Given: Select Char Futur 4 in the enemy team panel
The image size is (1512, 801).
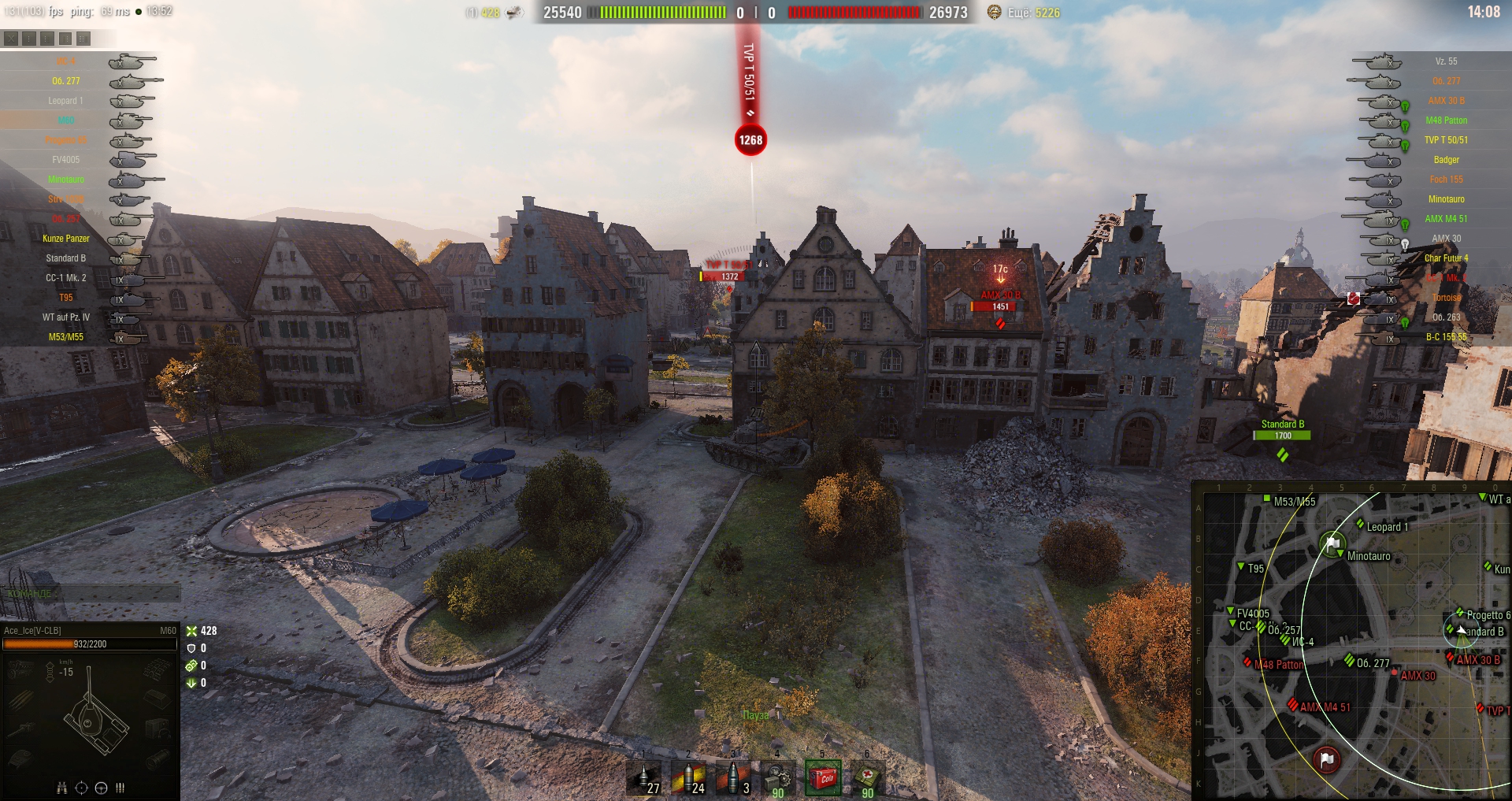Looking at the screenshot, I should 1446,258.
